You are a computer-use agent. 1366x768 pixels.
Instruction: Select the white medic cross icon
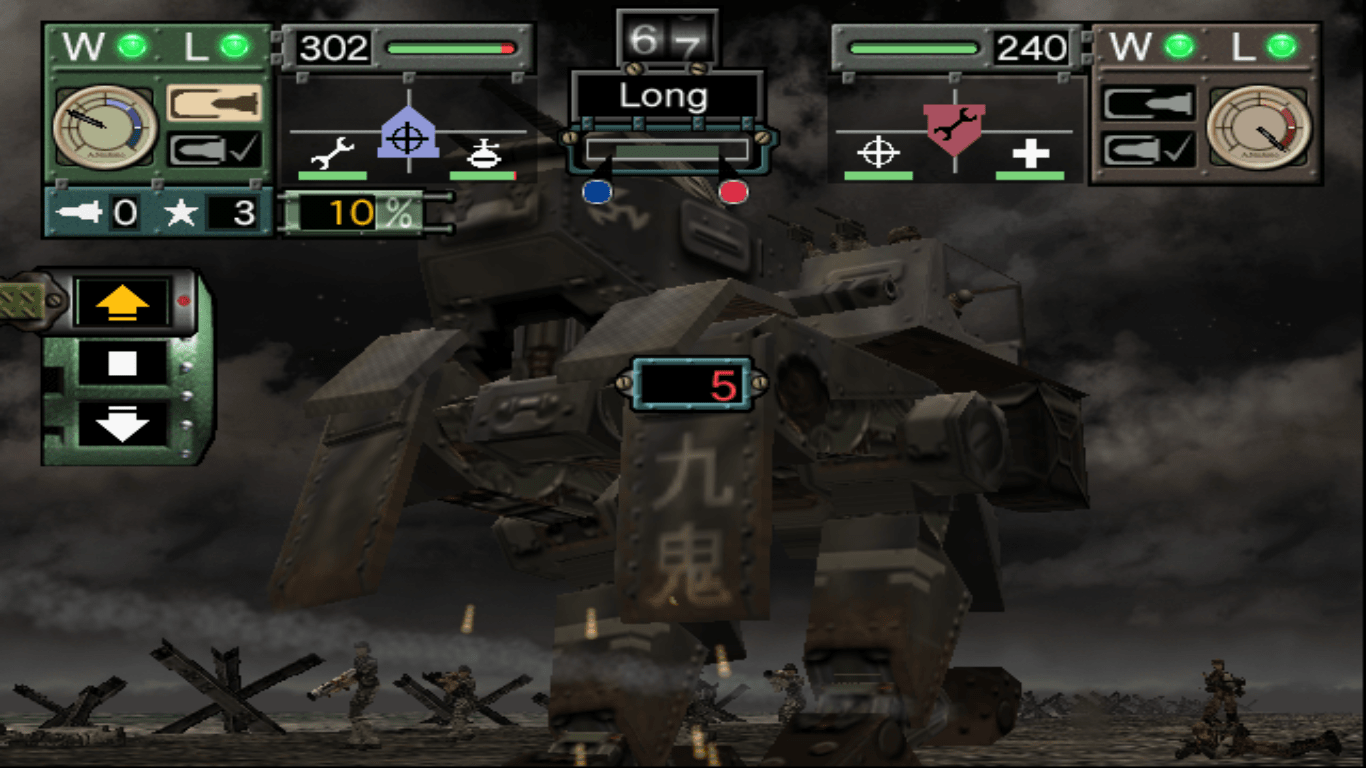[1028, 153]
